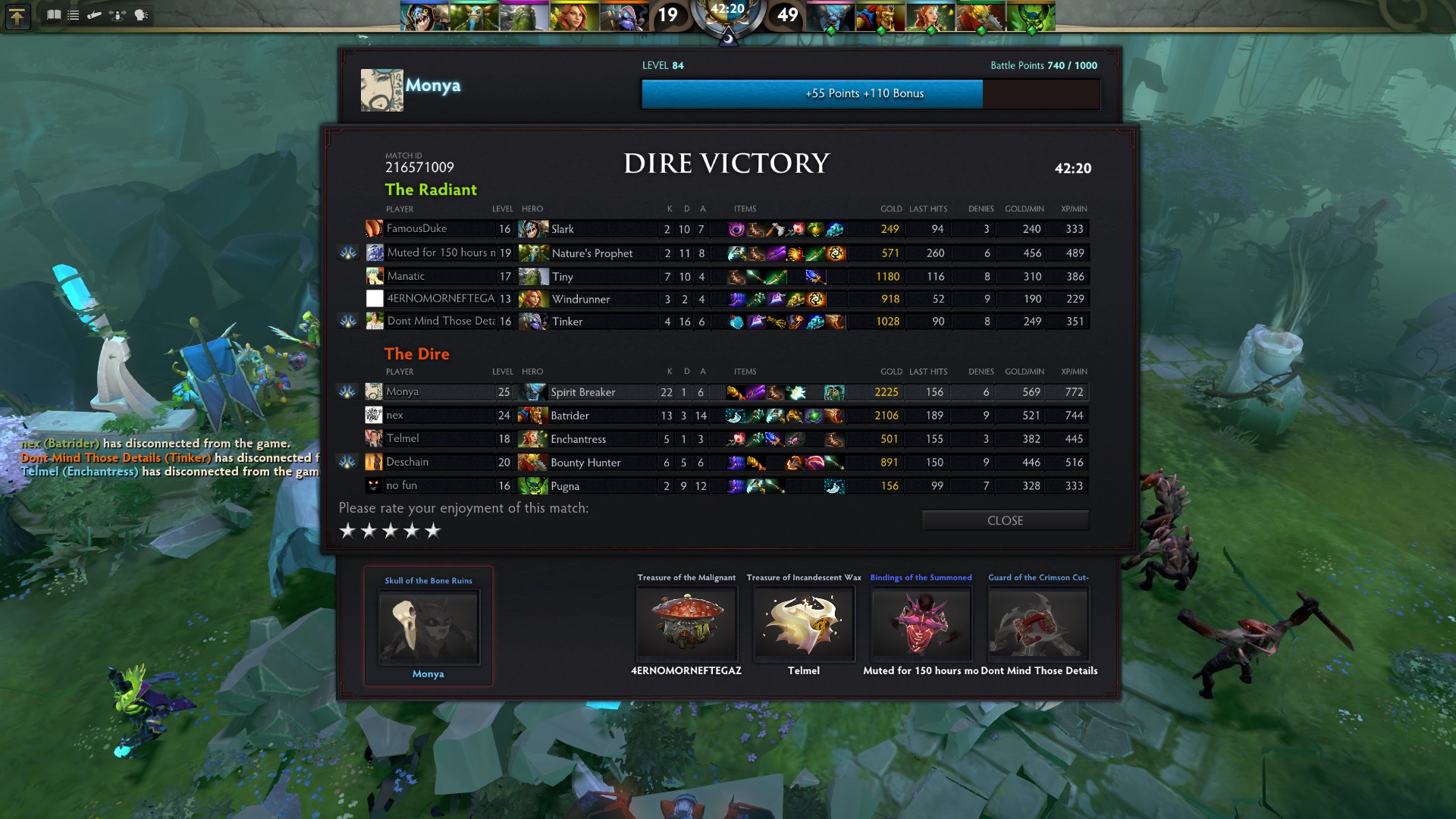1456x819 pixels.
Task: Select Slark portrait in top bar
Action: coord(424,17)
